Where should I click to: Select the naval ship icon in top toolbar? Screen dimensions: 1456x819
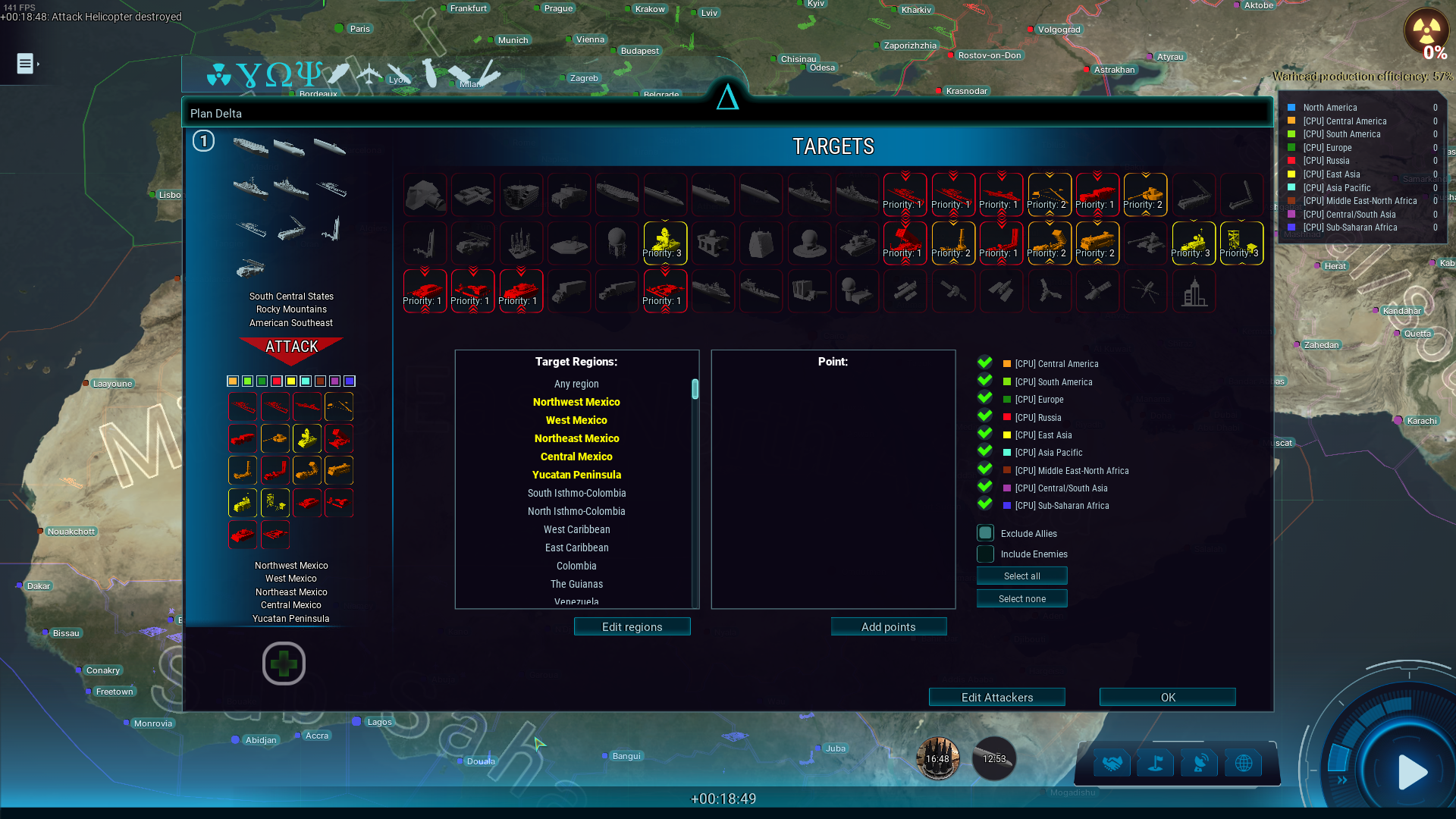(x=340, y=72)
